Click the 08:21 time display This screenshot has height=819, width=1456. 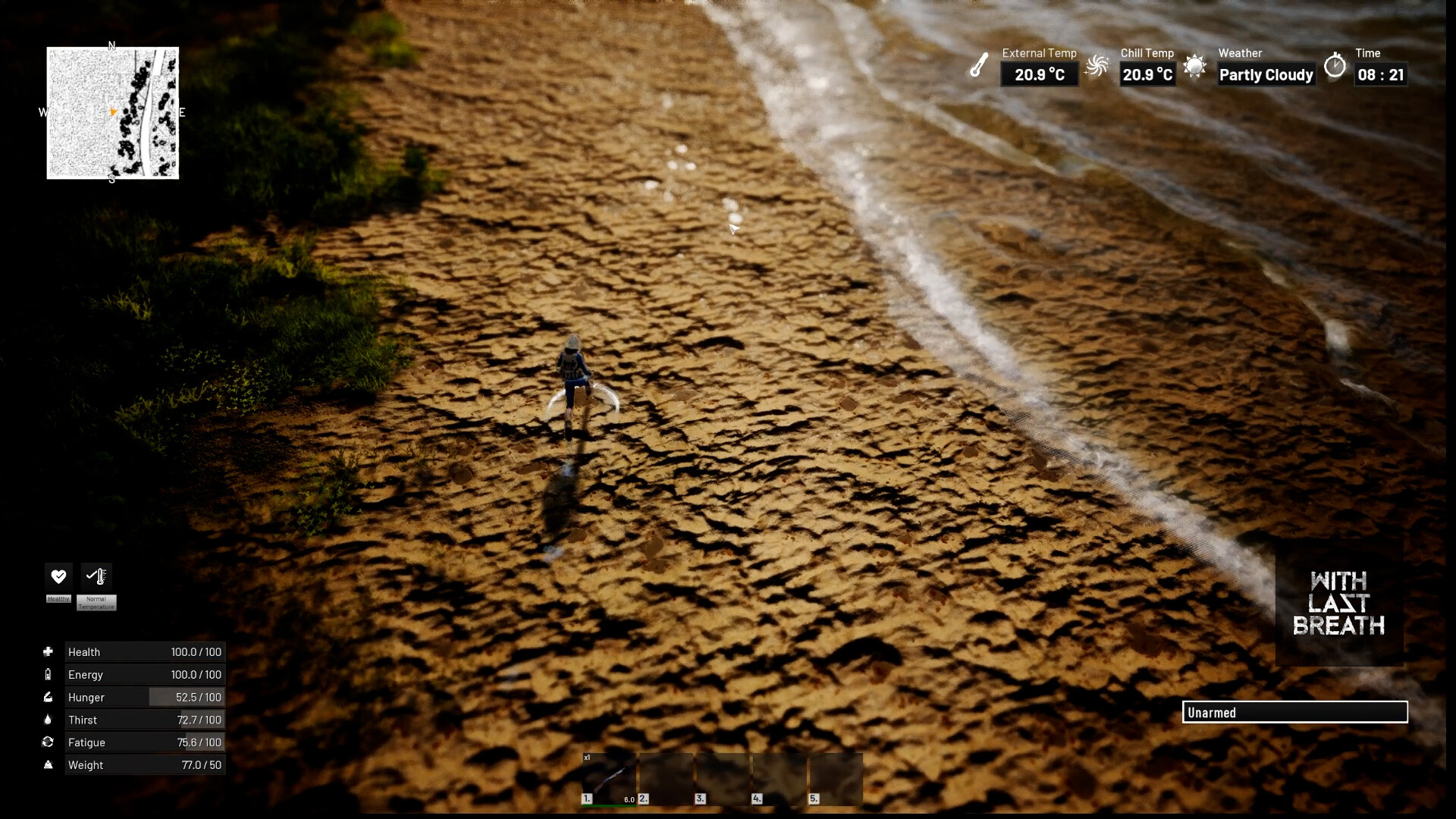coord(1382,75)
